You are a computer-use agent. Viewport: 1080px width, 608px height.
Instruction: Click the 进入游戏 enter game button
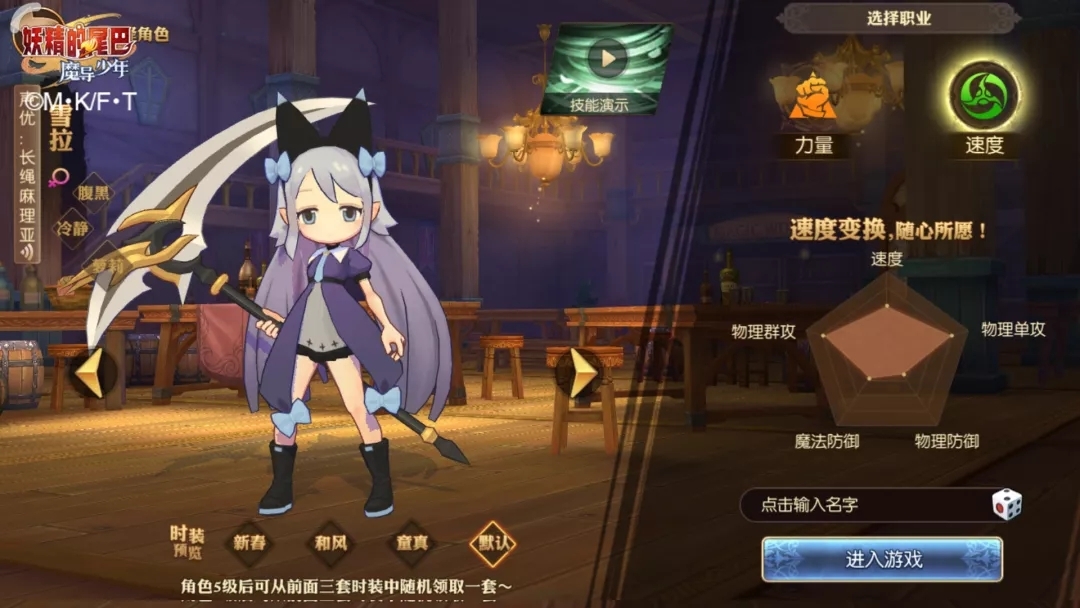pyautogui.click(x=882, y=559)
